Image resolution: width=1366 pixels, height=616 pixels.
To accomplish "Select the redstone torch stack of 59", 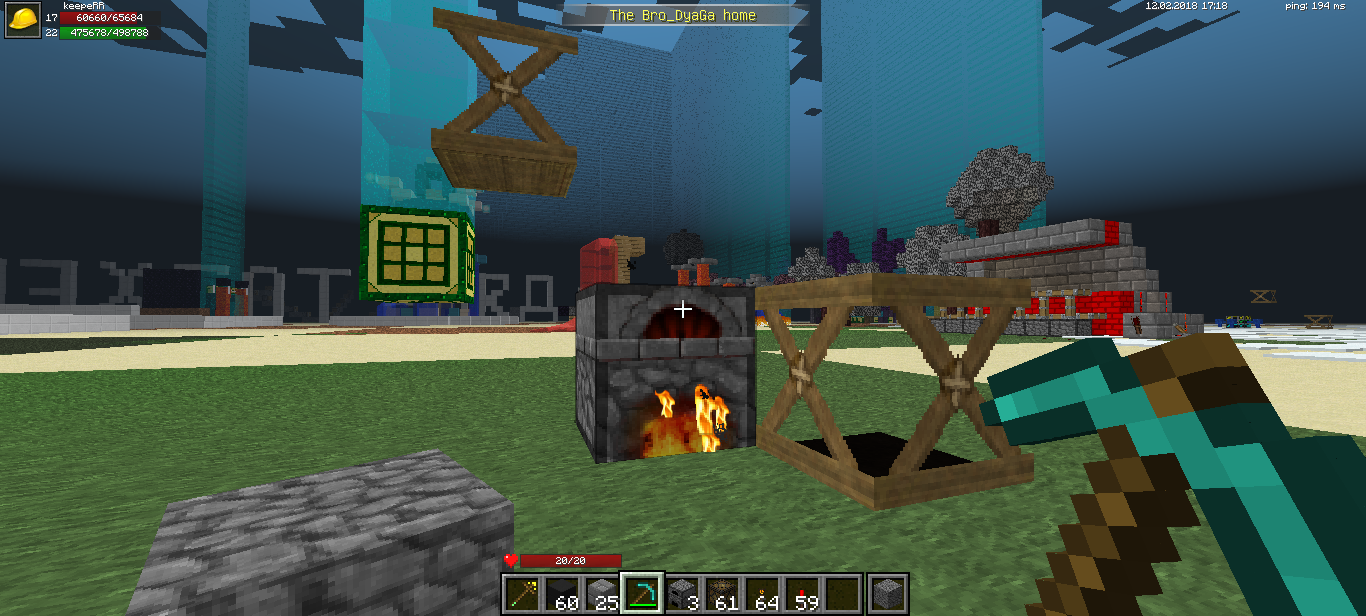I will [803, 594].
